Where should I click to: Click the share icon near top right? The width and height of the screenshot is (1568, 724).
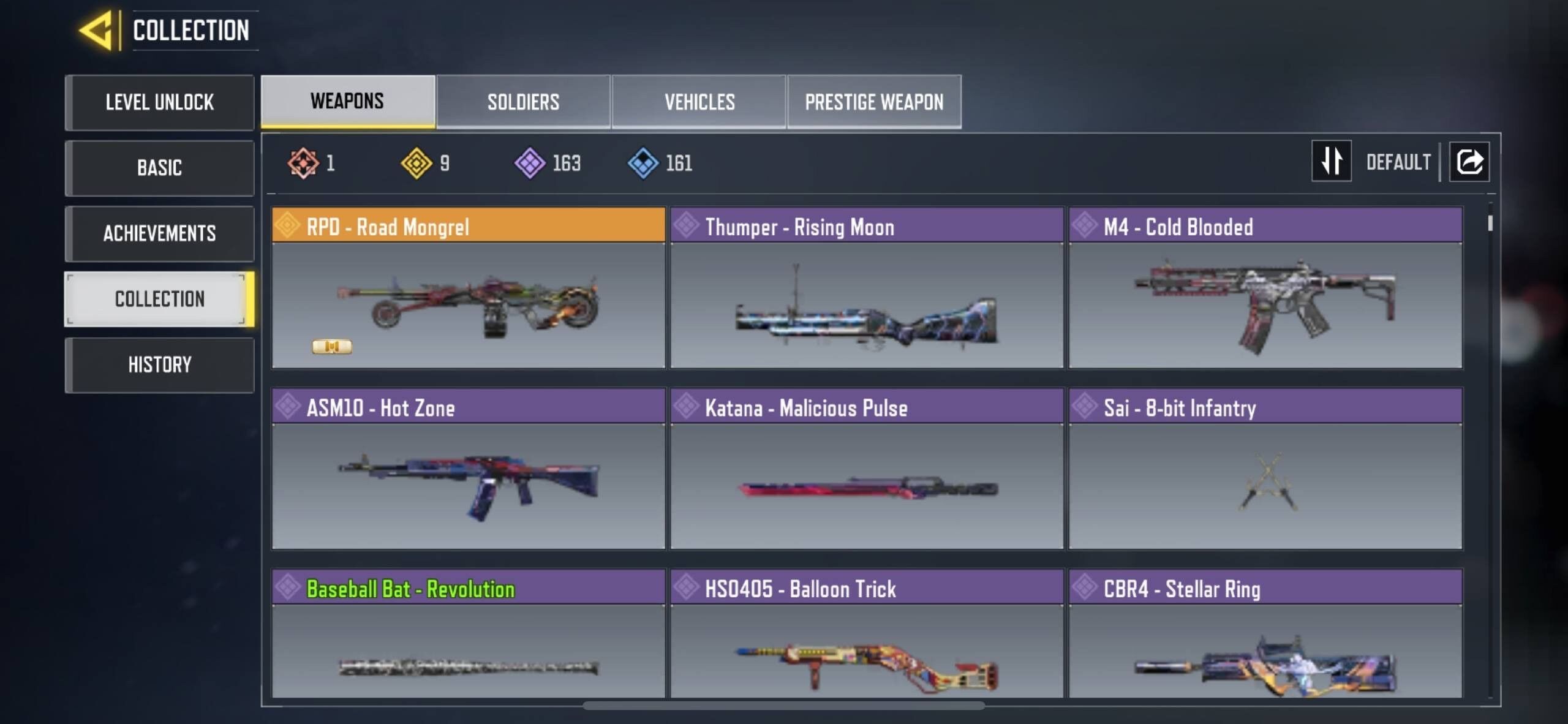1469,161
